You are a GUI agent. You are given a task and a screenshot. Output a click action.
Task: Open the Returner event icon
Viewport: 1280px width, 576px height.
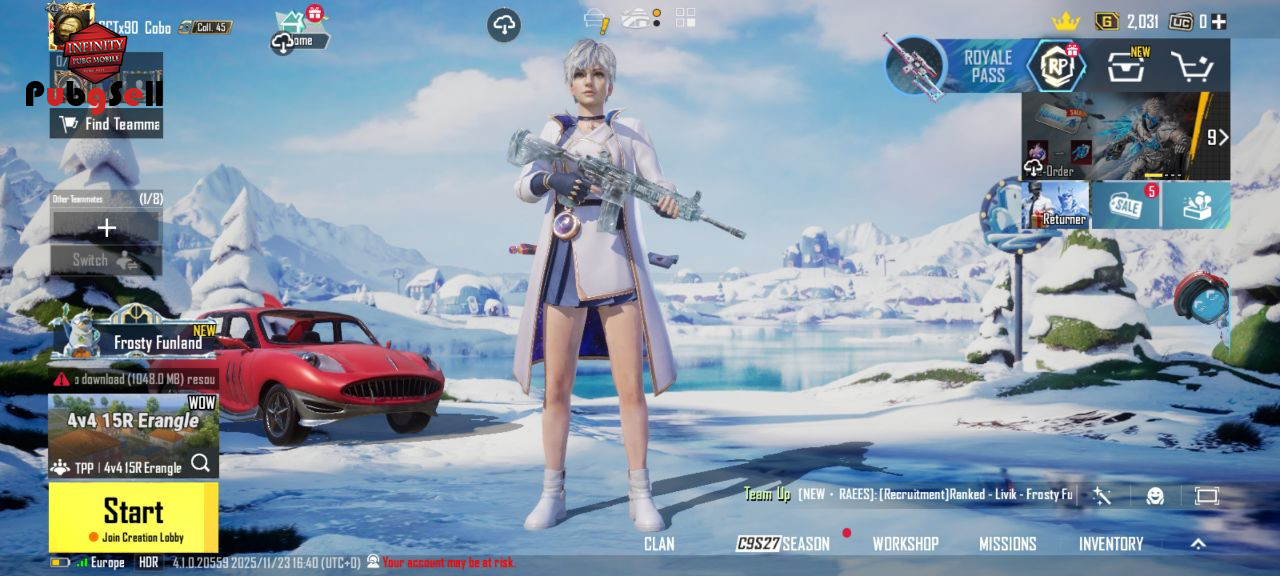[x=1055, y=204]
